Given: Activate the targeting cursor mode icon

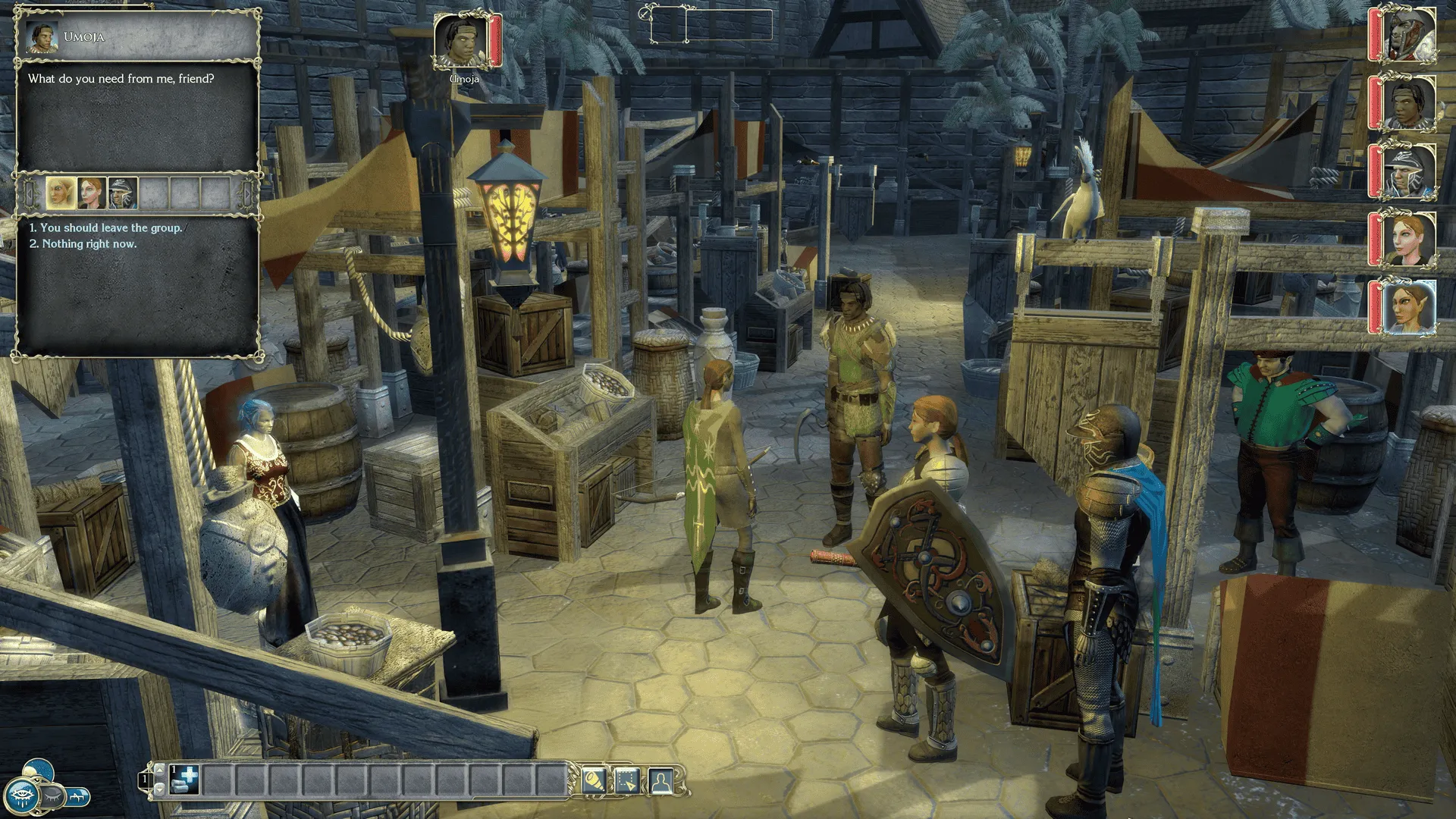Looking at the screenshot, I should pyautogui.click(x=627, y=780).
